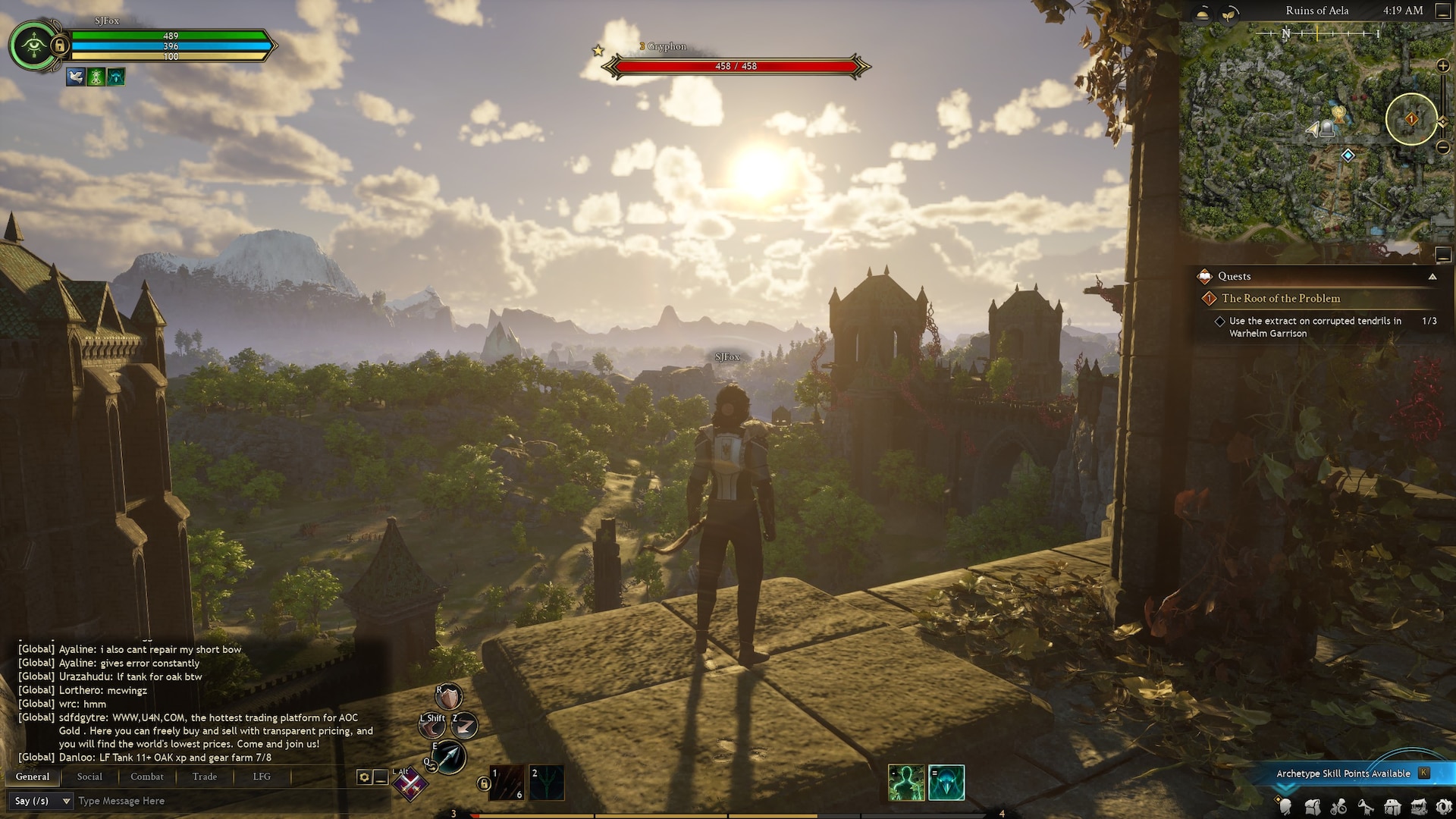Show the LFG chat tab

coord(262,777)
